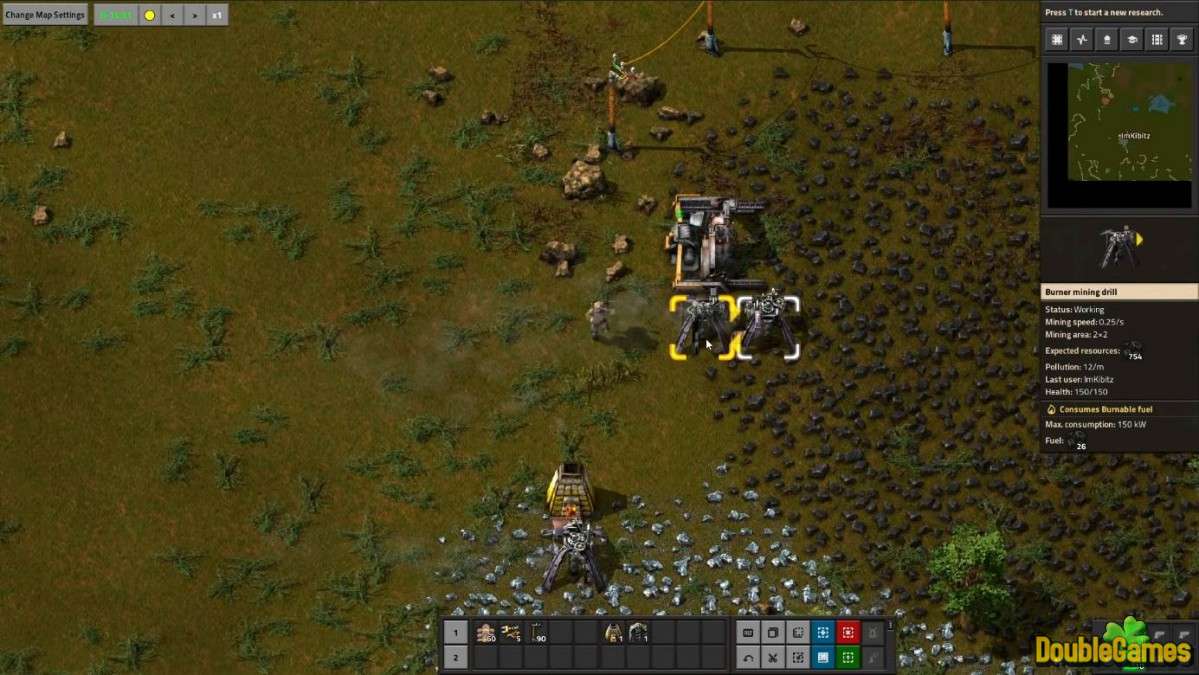
Task: Decrease game speed with left arrow
Action: (172, 15)
